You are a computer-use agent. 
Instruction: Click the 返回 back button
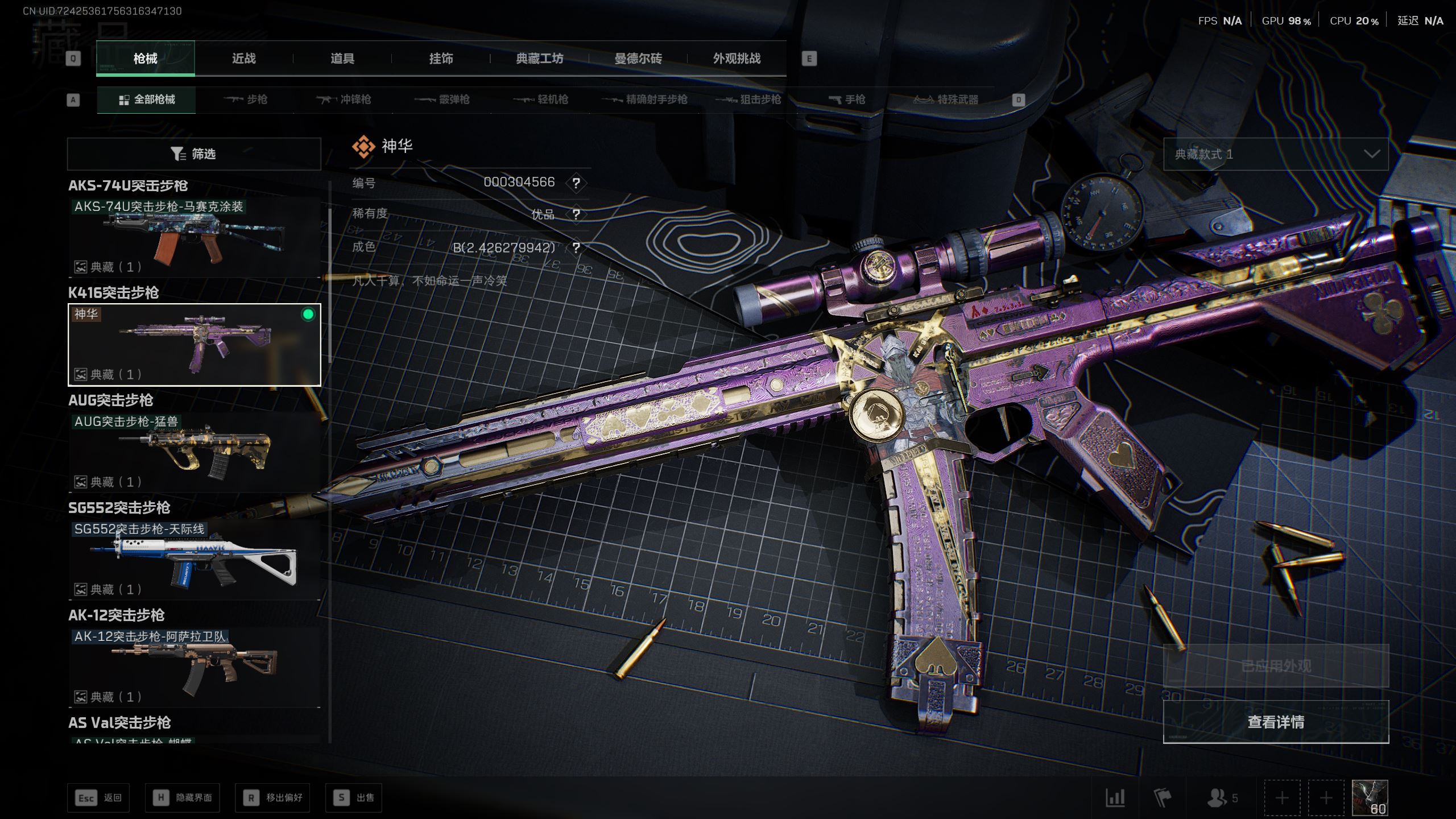(98, 798)
